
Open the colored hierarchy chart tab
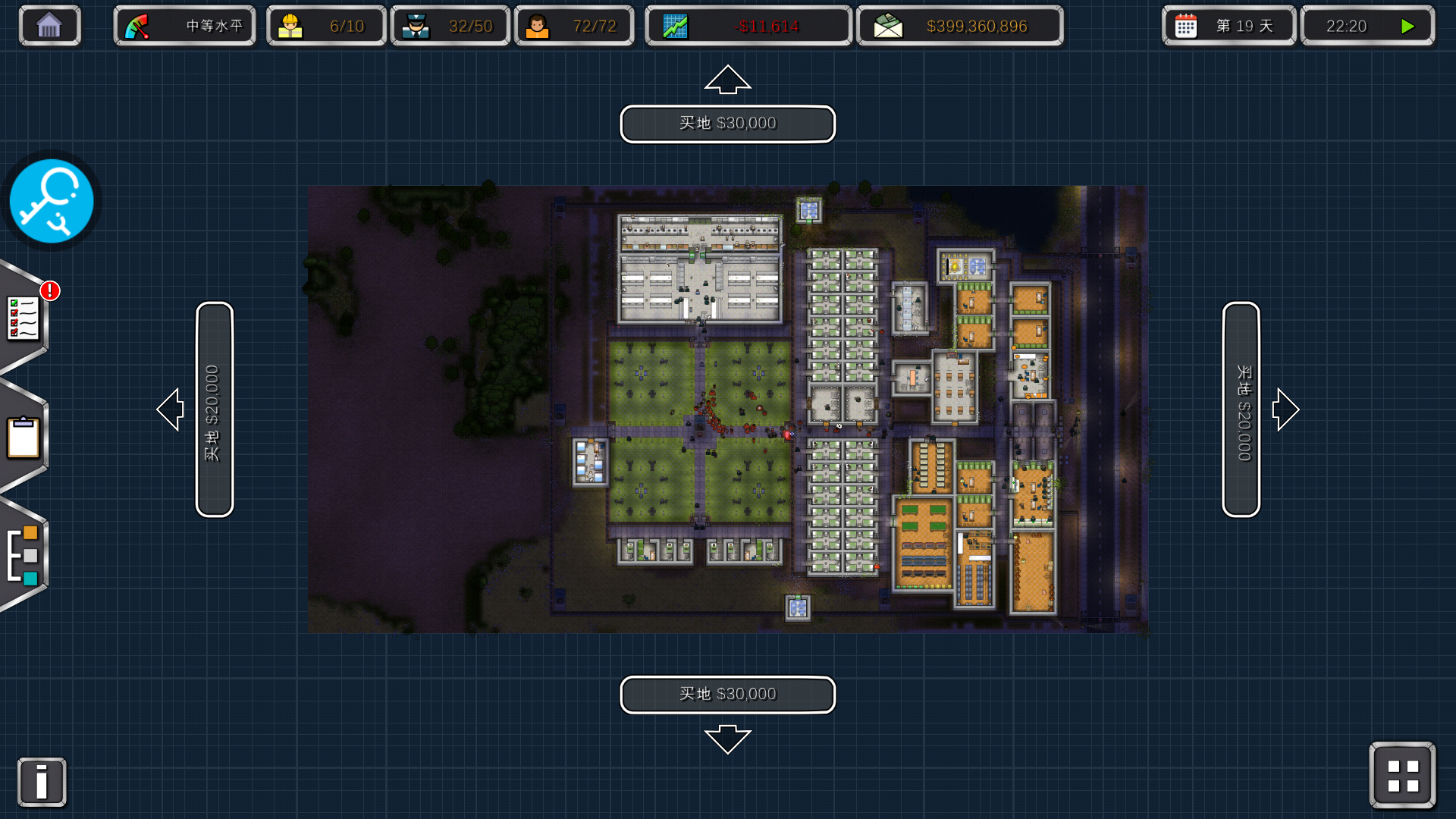[24, 556]
